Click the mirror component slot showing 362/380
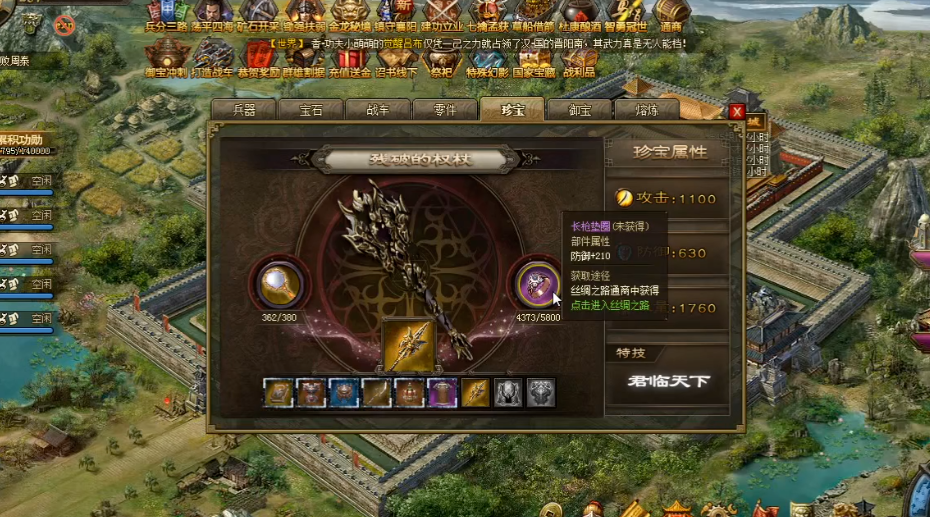Screen dimensions: 930x517 pyautogui.click(x=281, y=284)
